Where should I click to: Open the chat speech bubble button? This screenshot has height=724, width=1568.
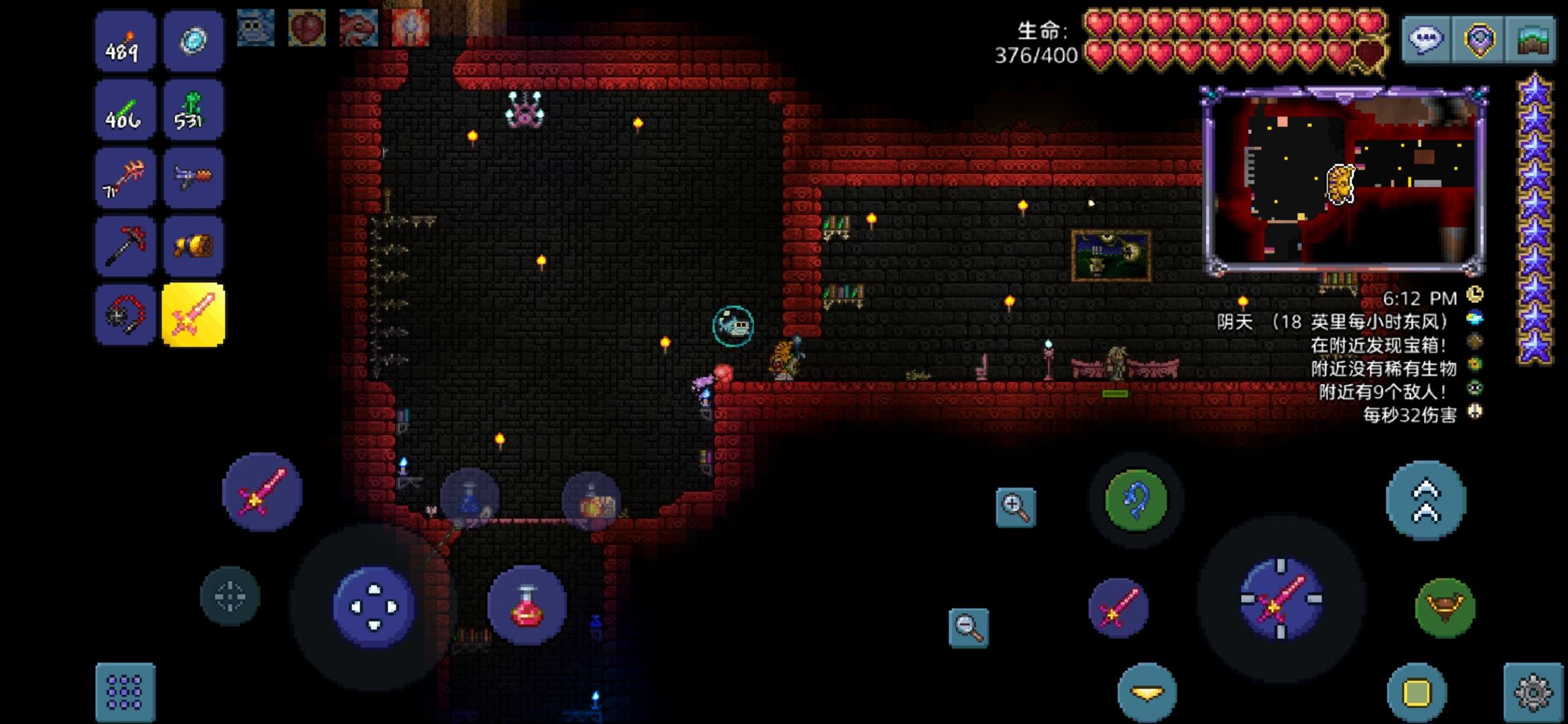click(1426, 40)
